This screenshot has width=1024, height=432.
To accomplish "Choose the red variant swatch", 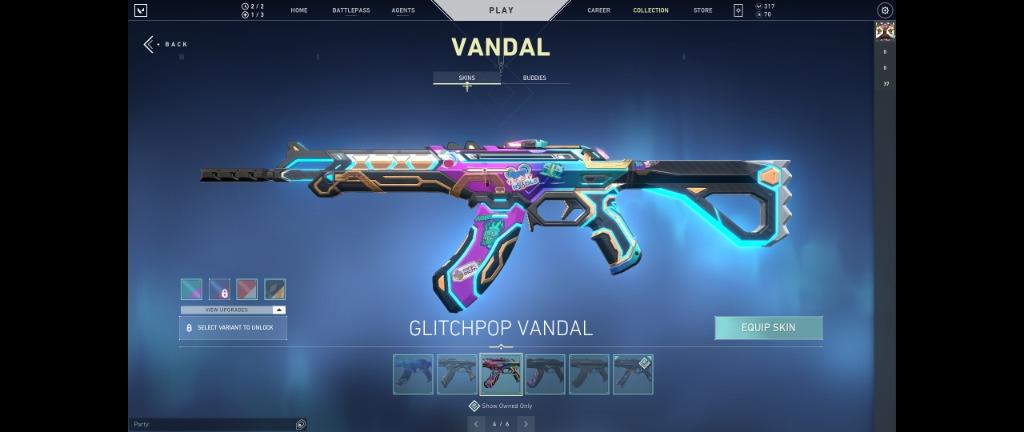I will (247, 289).
